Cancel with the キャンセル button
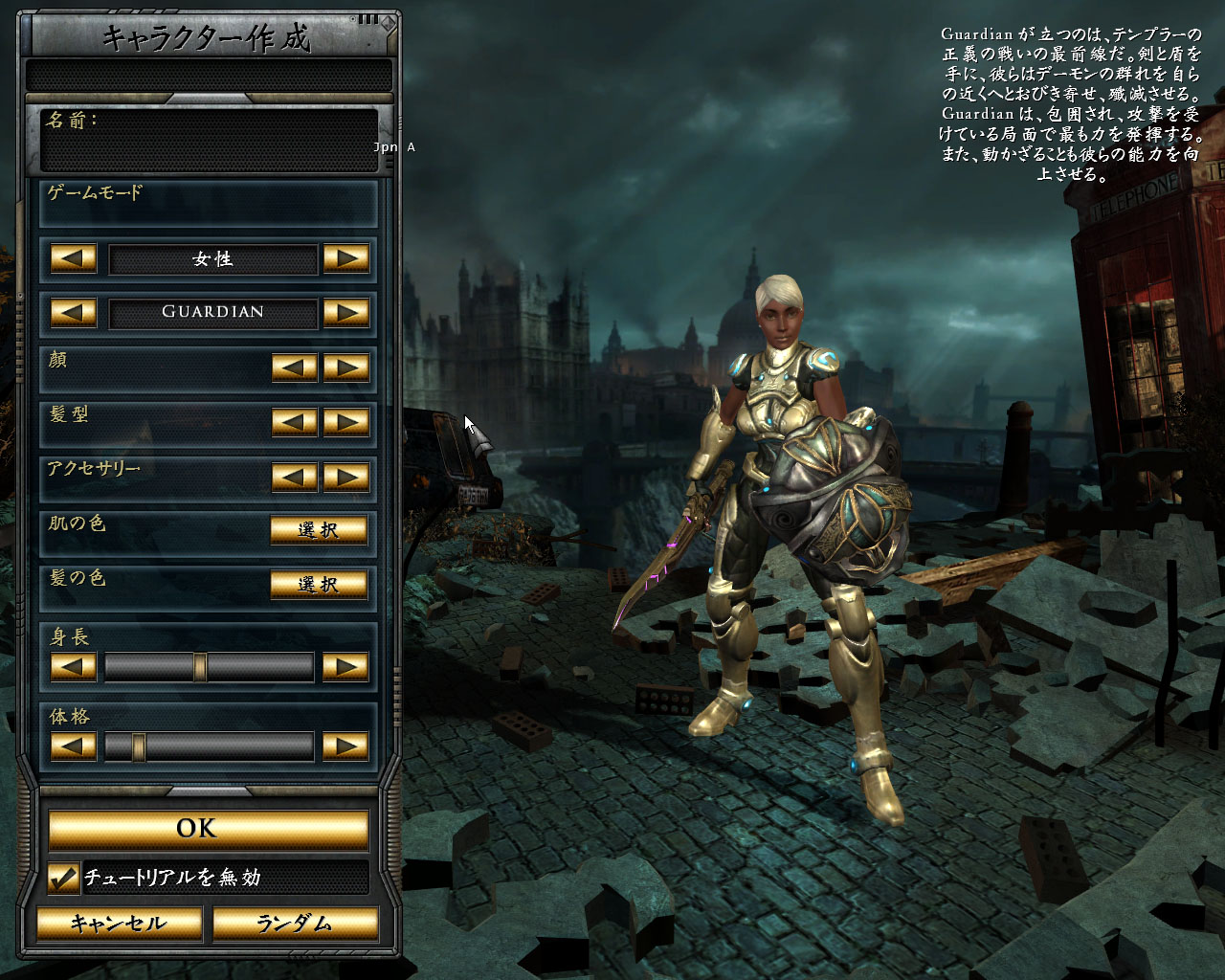1225x980 pixels. [x=119, y=924]
